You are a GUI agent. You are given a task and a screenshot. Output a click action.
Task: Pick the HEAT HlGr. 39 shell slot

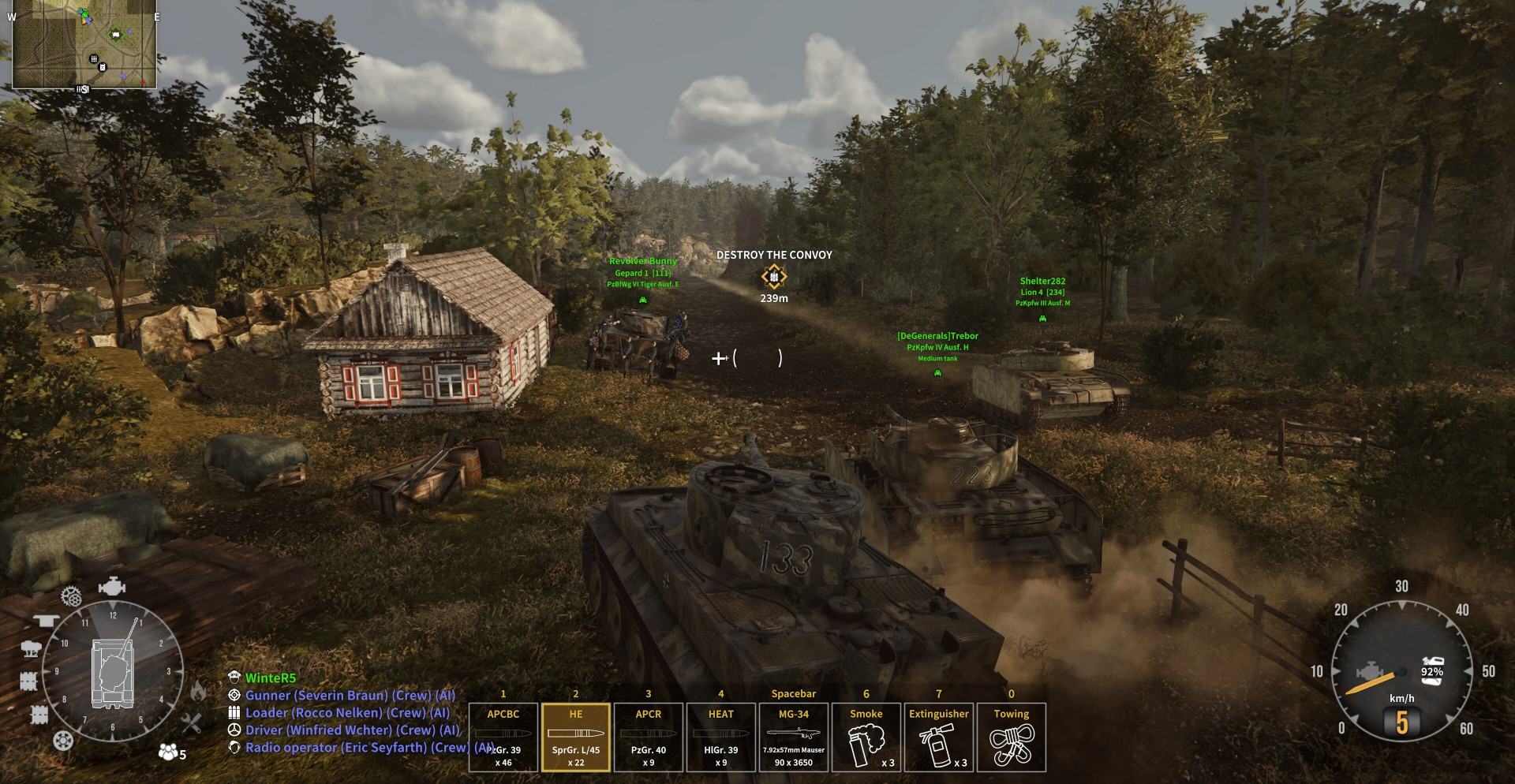click(x=721, y=737)
